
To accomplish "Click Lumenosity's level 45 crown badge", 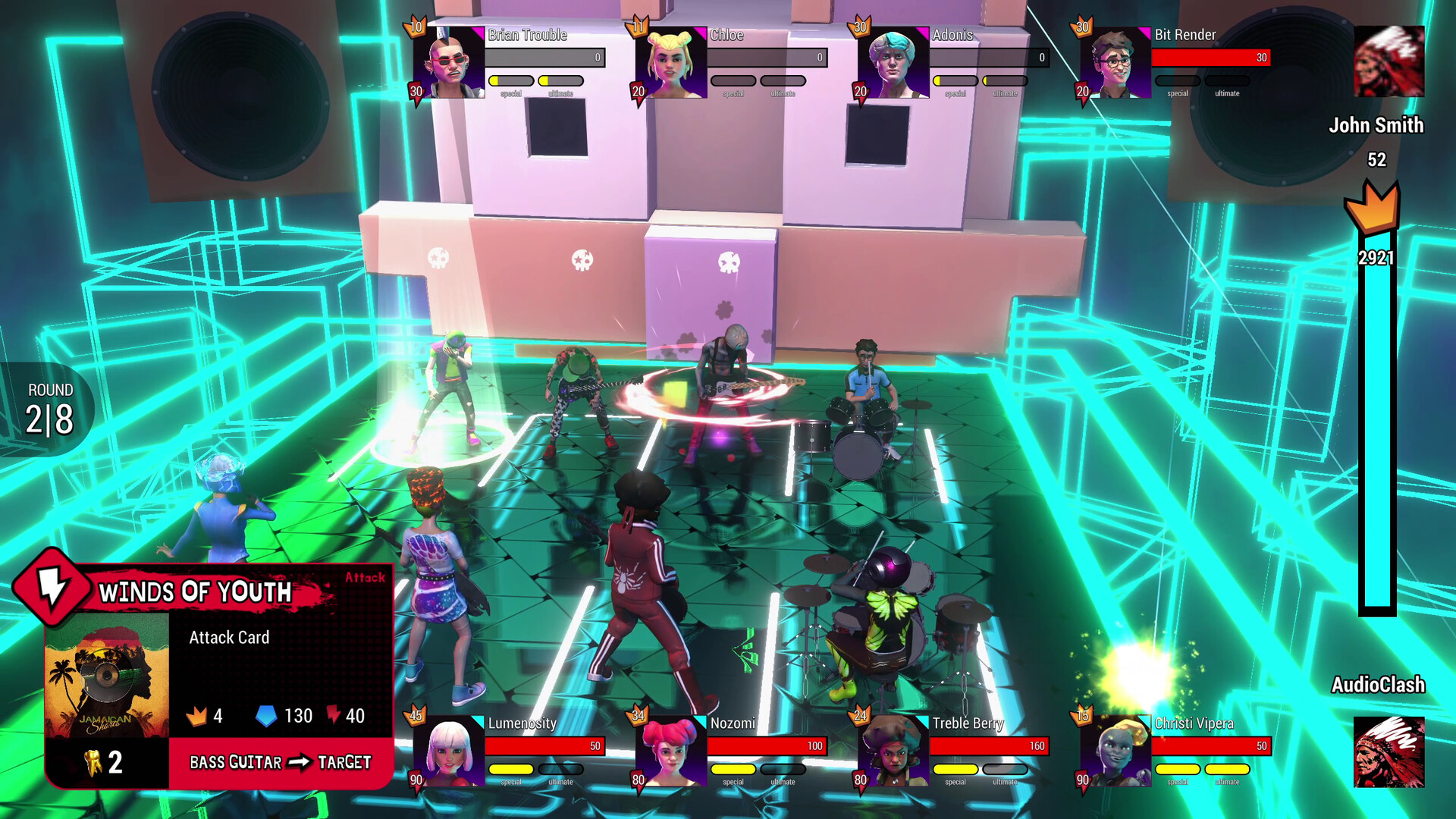I will click(416, 716).
